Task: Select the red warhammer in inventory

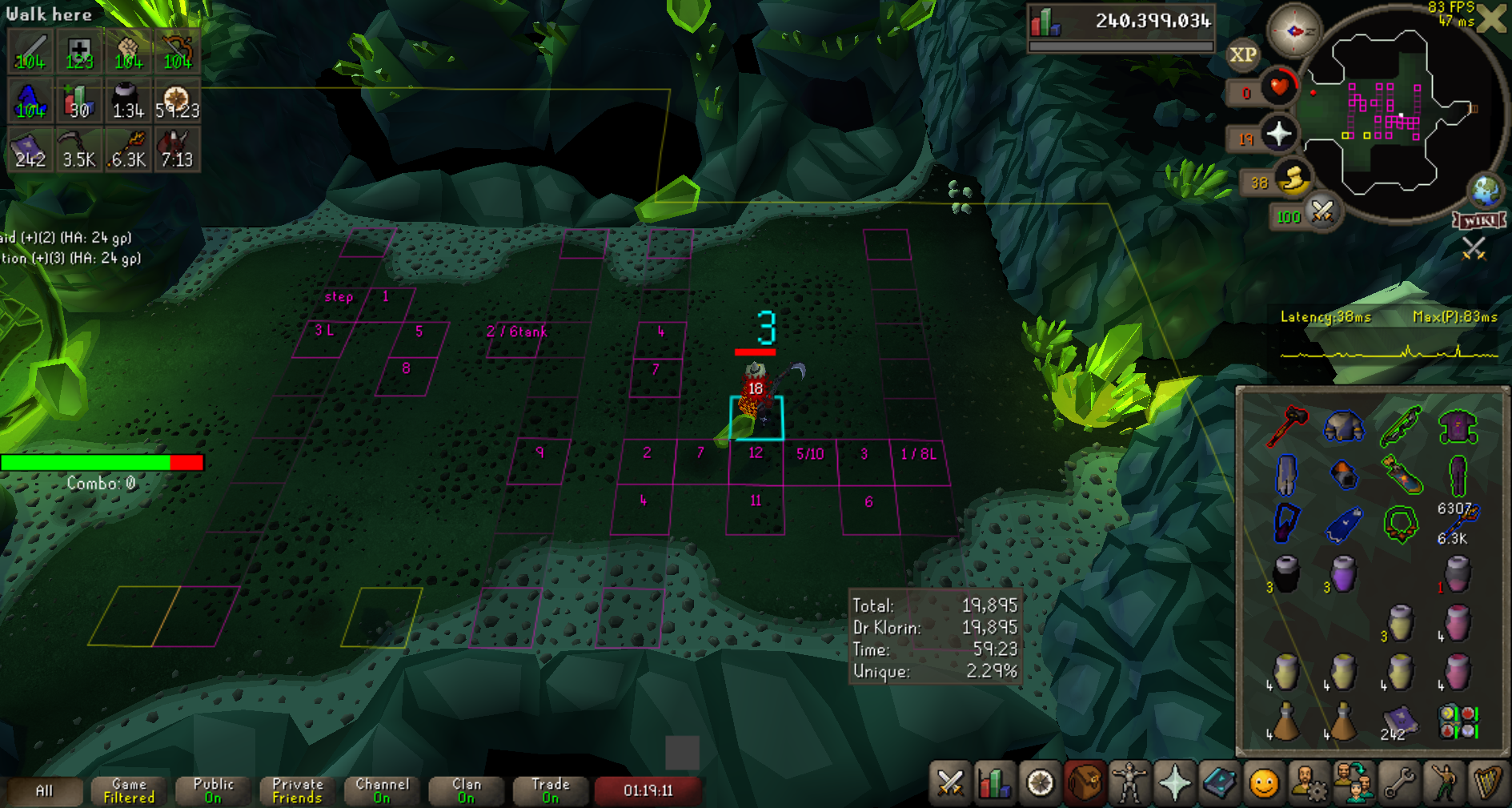Action: [1286, 426]
